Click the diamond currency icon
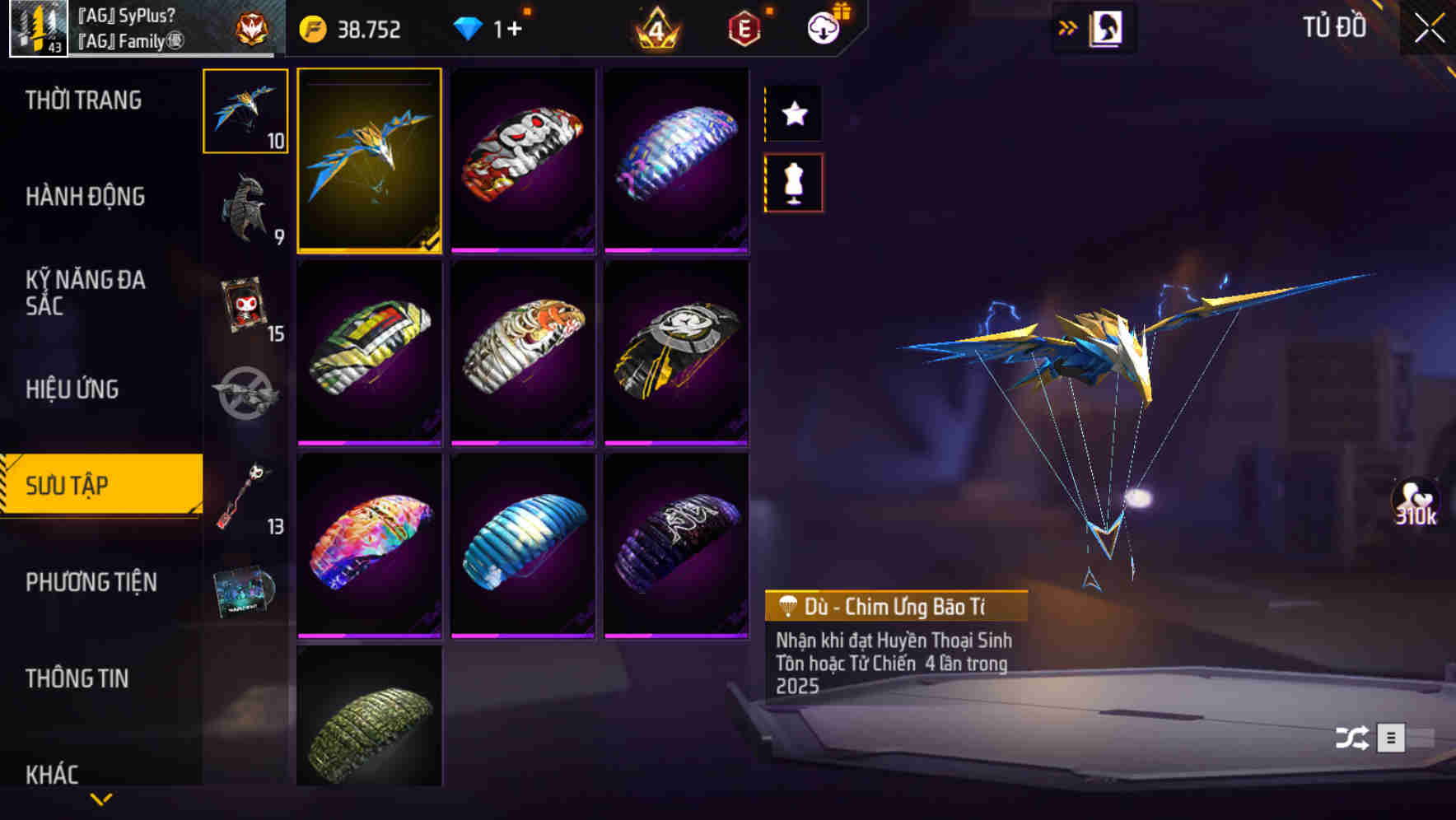1456x820 pixels. point(469,27)
